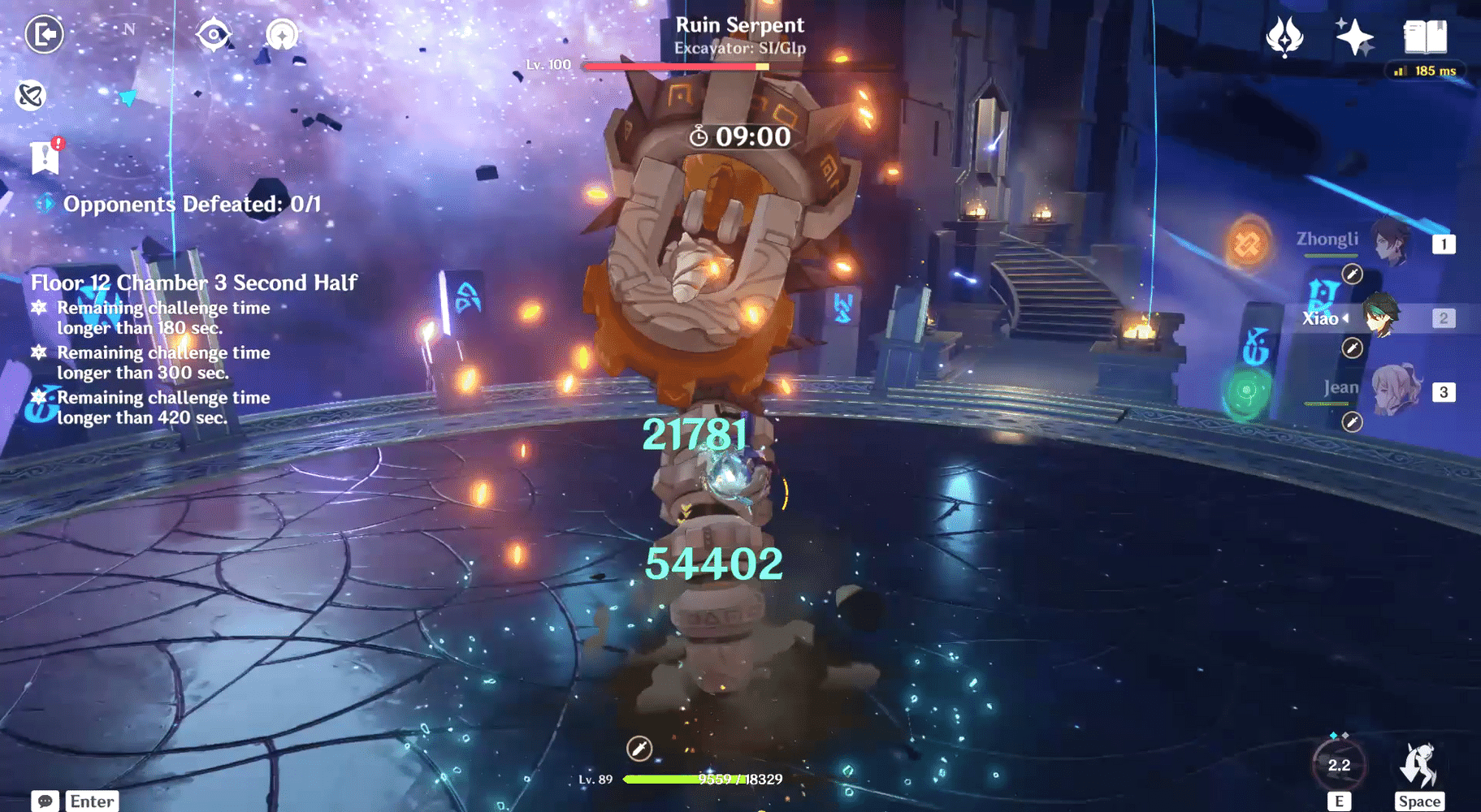Viewport: 1481px width, 812px height.
Task: Click the 185 ms network latency indicator
Action: click(x=1427, y=71)
